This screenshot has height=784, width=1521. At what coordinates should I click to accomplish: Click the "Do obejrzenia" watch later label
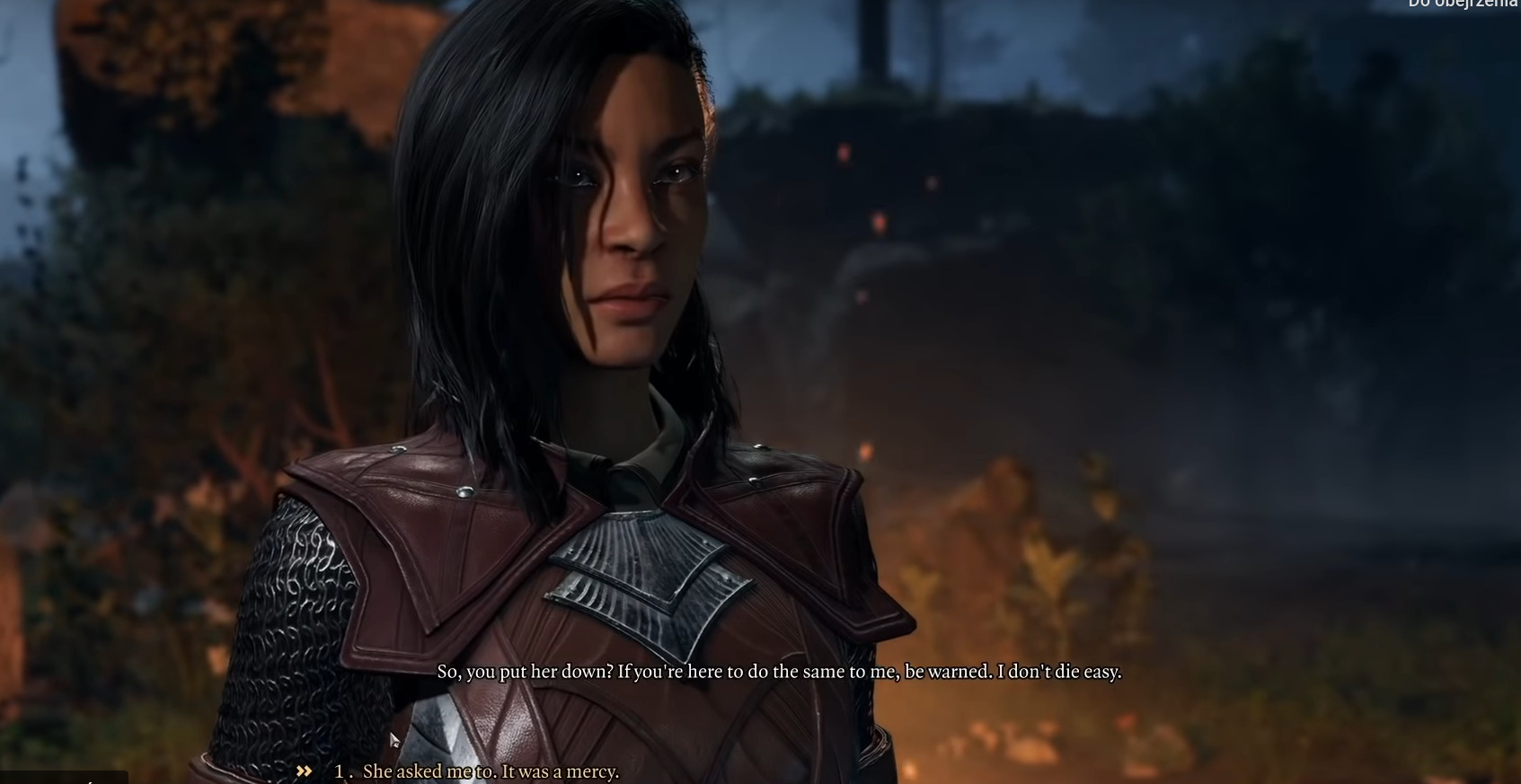point(1463,4)
